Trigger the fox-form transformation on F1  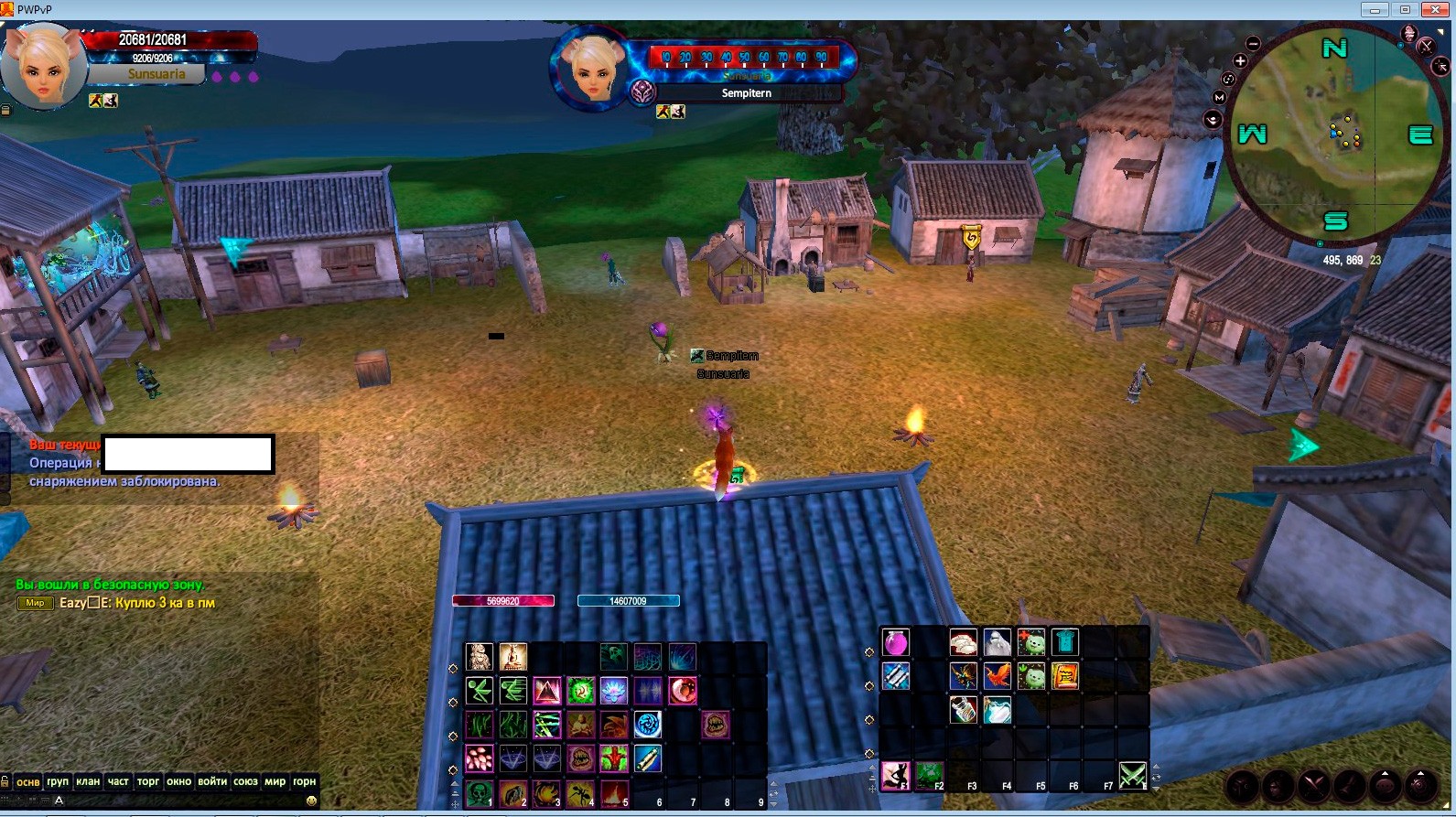tap(894, 776)
